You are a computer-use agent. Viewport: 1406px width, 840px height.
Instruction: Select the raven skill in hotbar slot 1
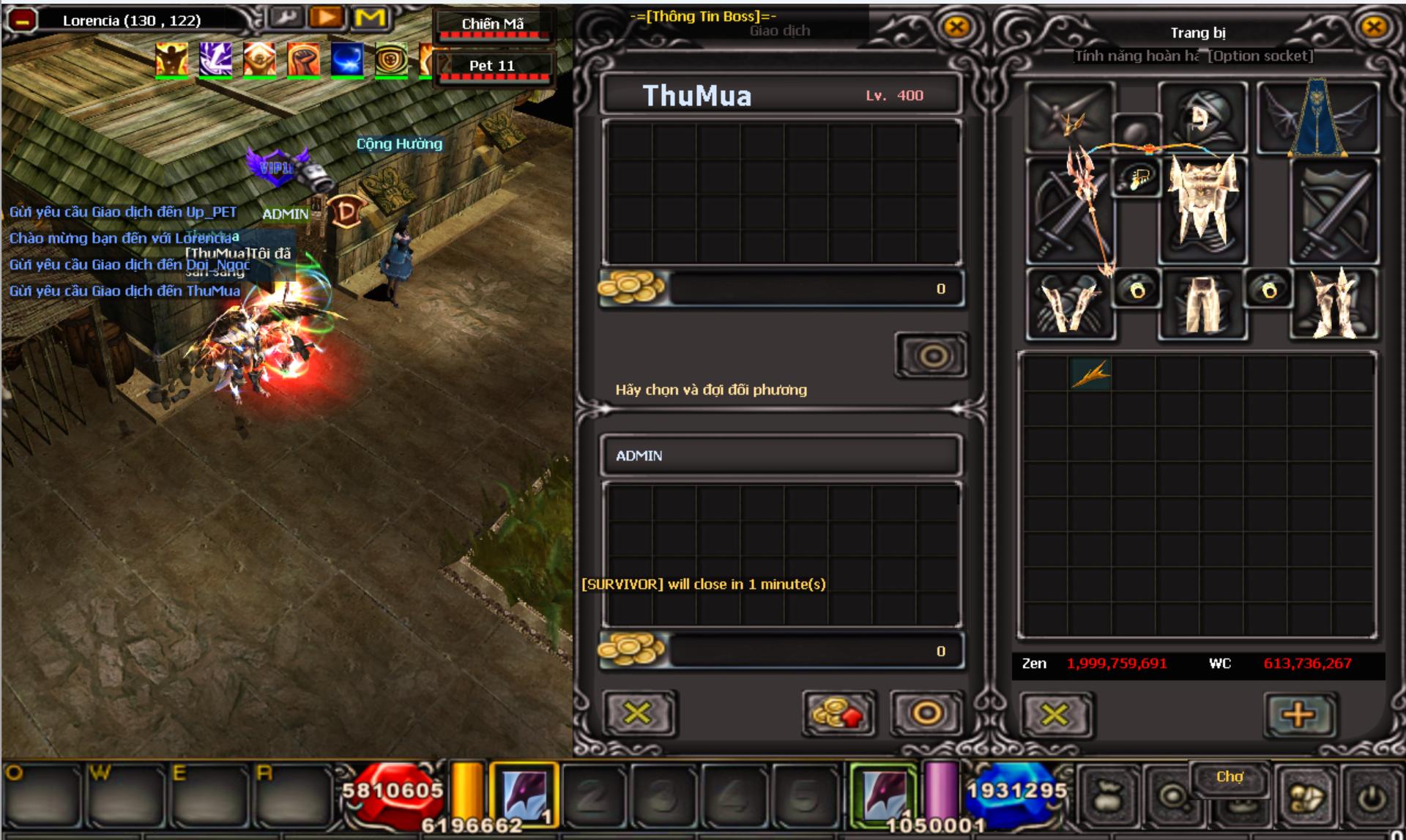pyautogui.click(x=524, y=795)
